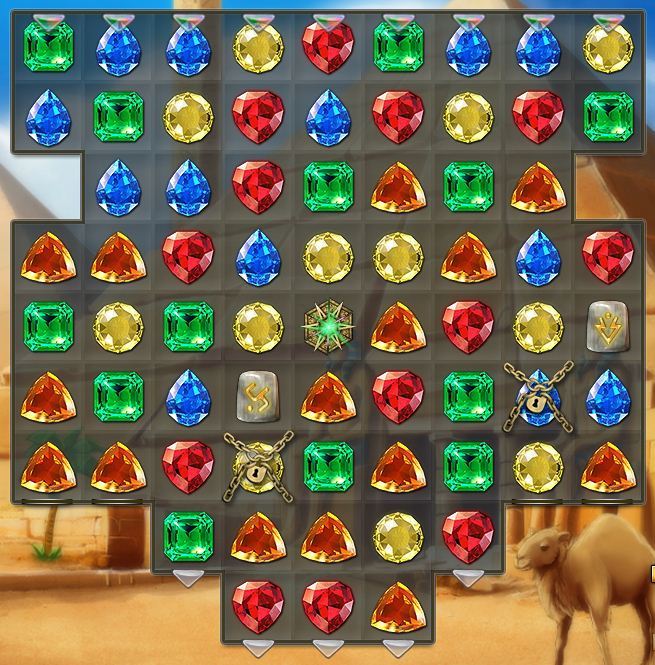Viewport: 655px width, 665px height.
Task: Select the red gem in the top row
Action: tap(328, 46)
